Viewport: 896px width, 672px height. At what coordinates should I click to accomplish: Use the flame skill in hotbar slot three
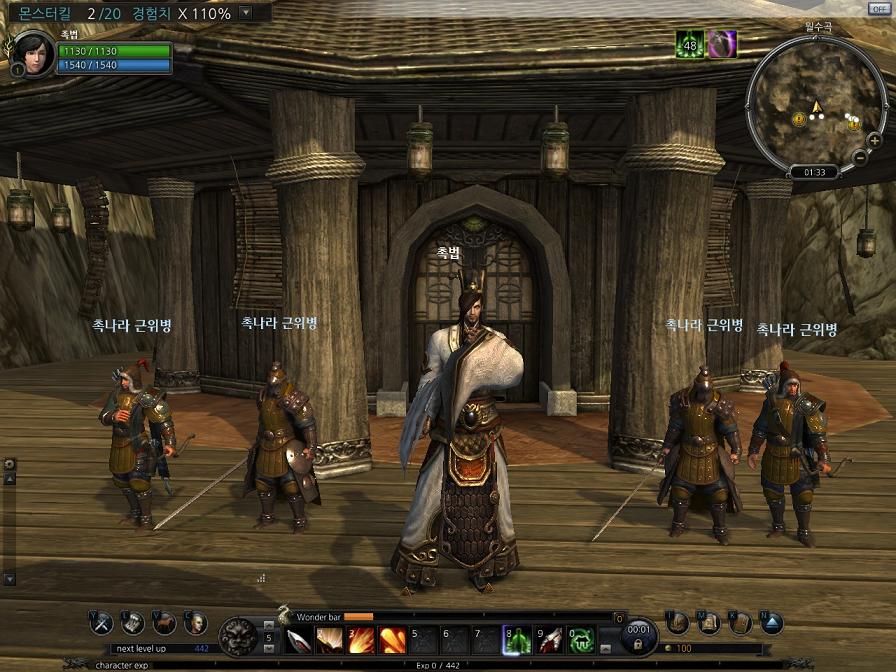pos(361,639)
